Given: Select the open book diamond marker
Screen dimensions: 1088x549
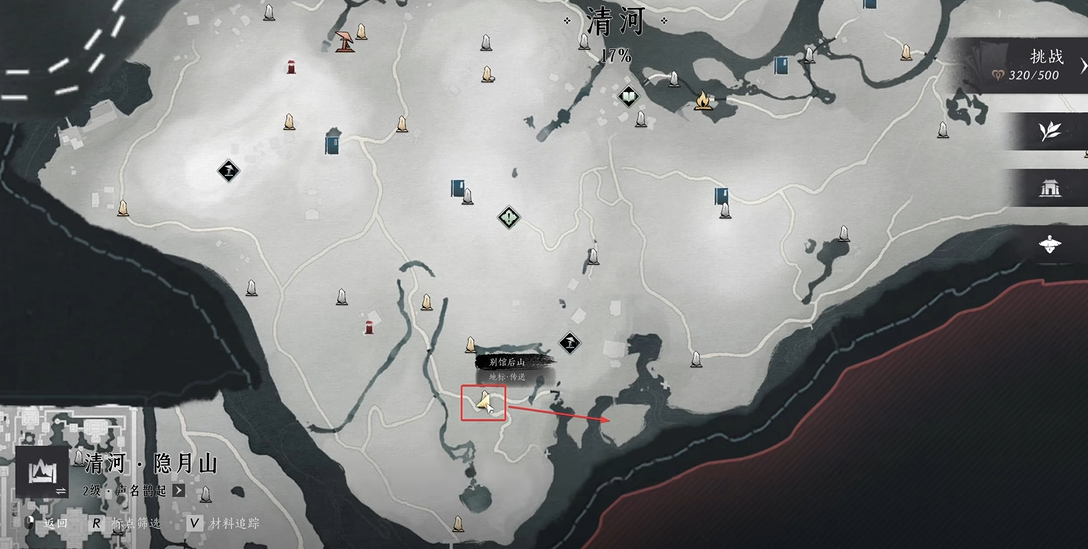Looking at the screenshot, I should click(x=628, y=96).
